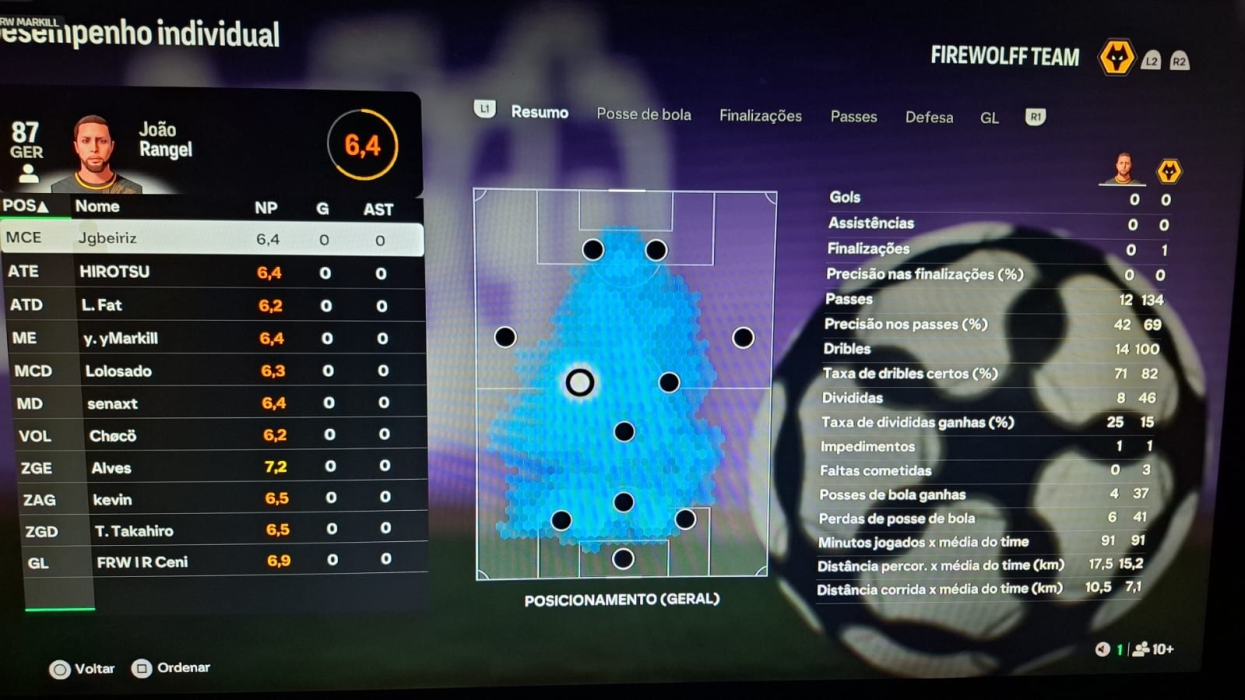Click the Voltar back option
The image size is (1245, 700).
pyautogui.click(x=83, y=668)
